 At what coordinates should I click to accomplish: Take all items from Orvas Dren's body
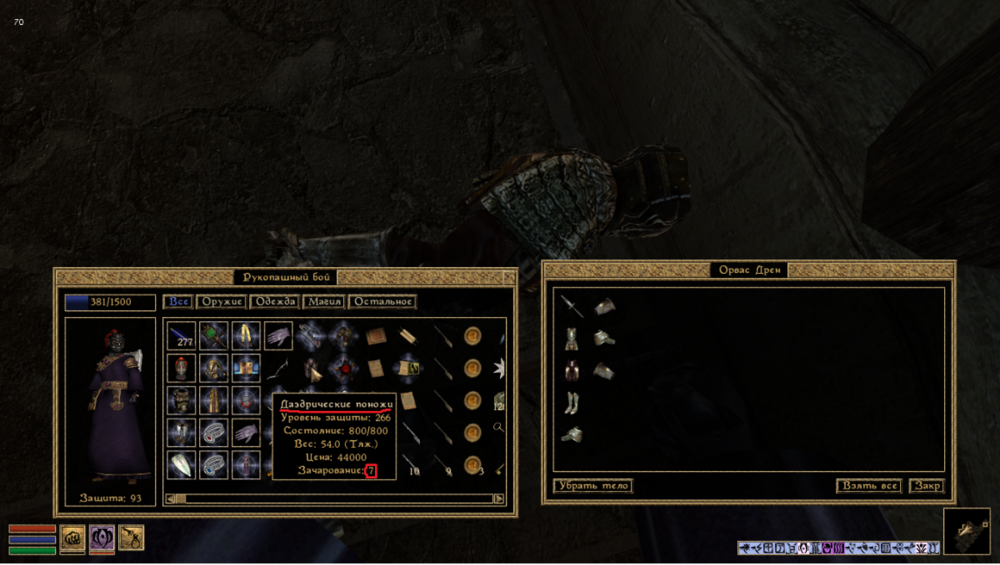(868, 486)
